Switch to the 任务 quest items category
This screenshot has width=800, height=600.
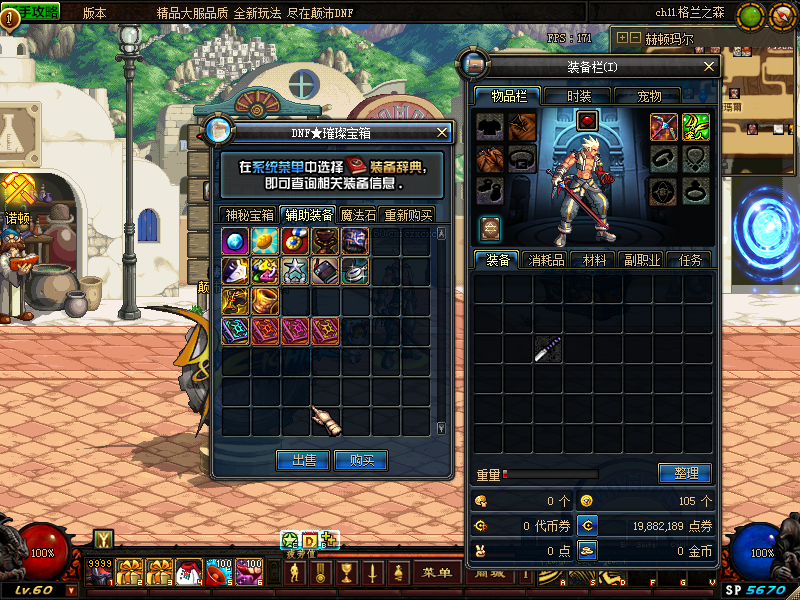click(x=690, y=260)
